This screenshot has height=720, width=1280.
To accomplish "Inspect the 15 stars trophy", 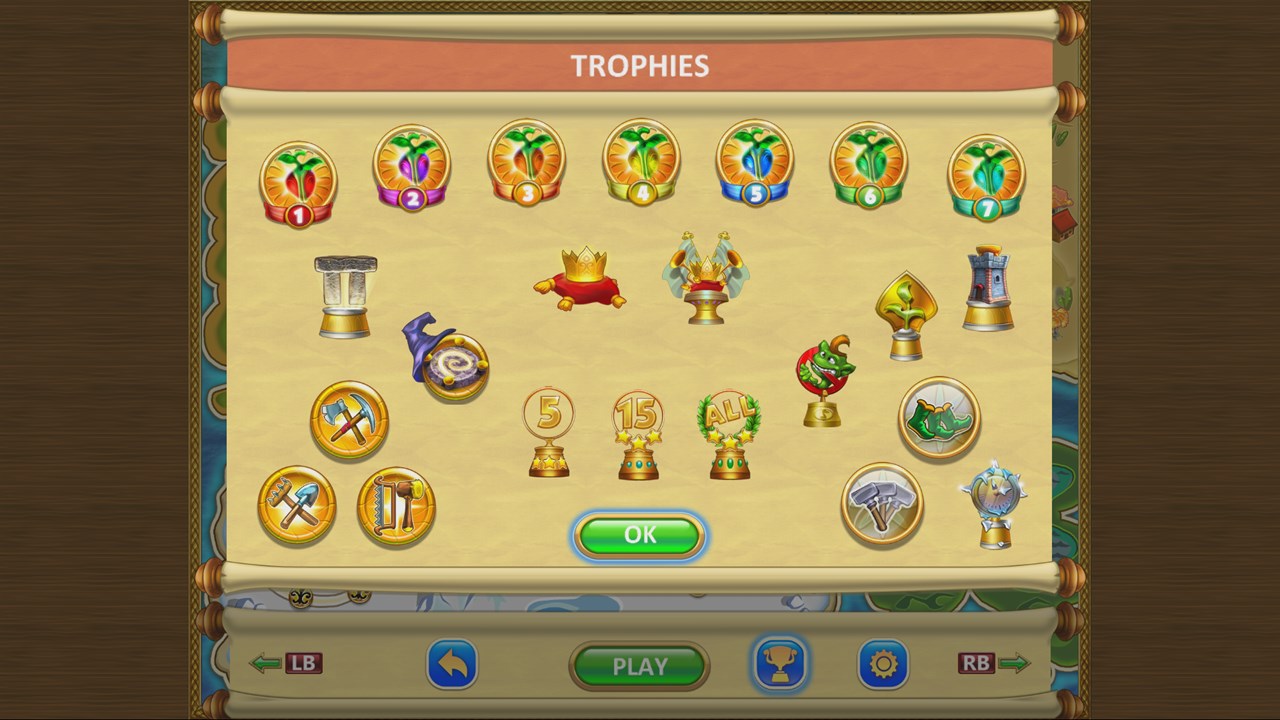I will 638,435.
